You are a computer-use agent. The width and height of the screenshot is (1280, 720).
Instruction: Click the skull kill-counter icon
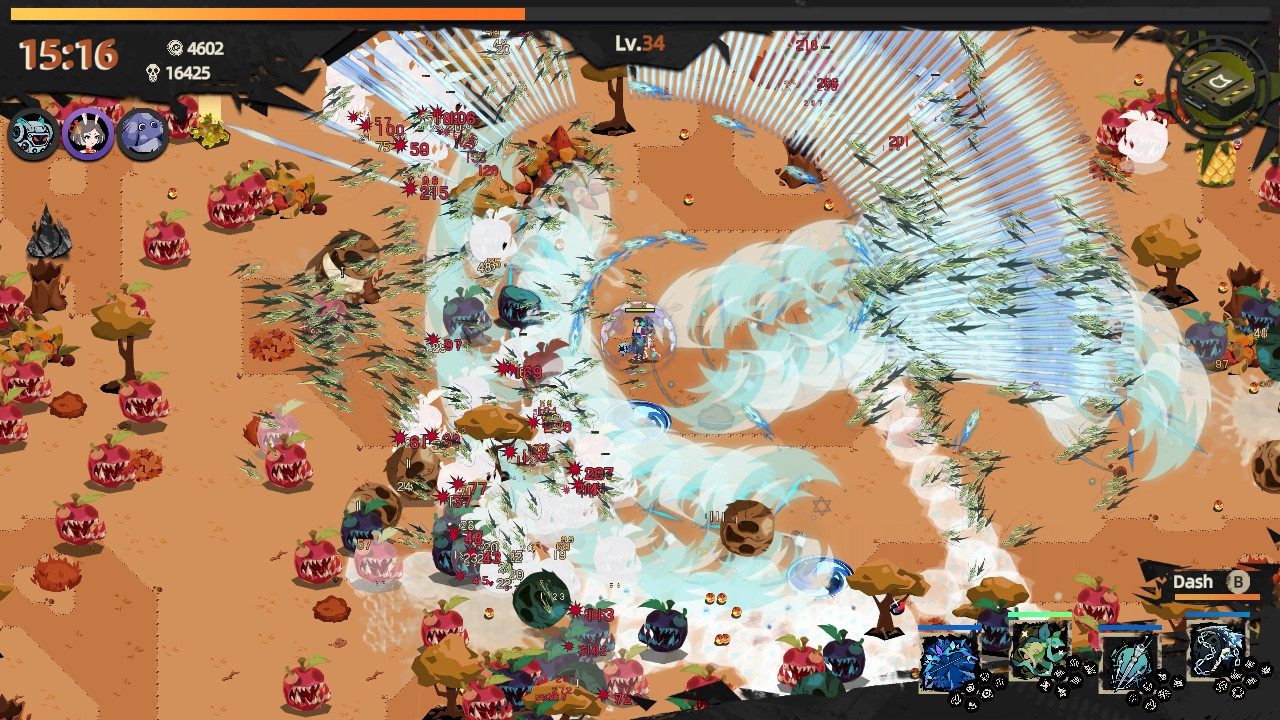coord(152,73)
